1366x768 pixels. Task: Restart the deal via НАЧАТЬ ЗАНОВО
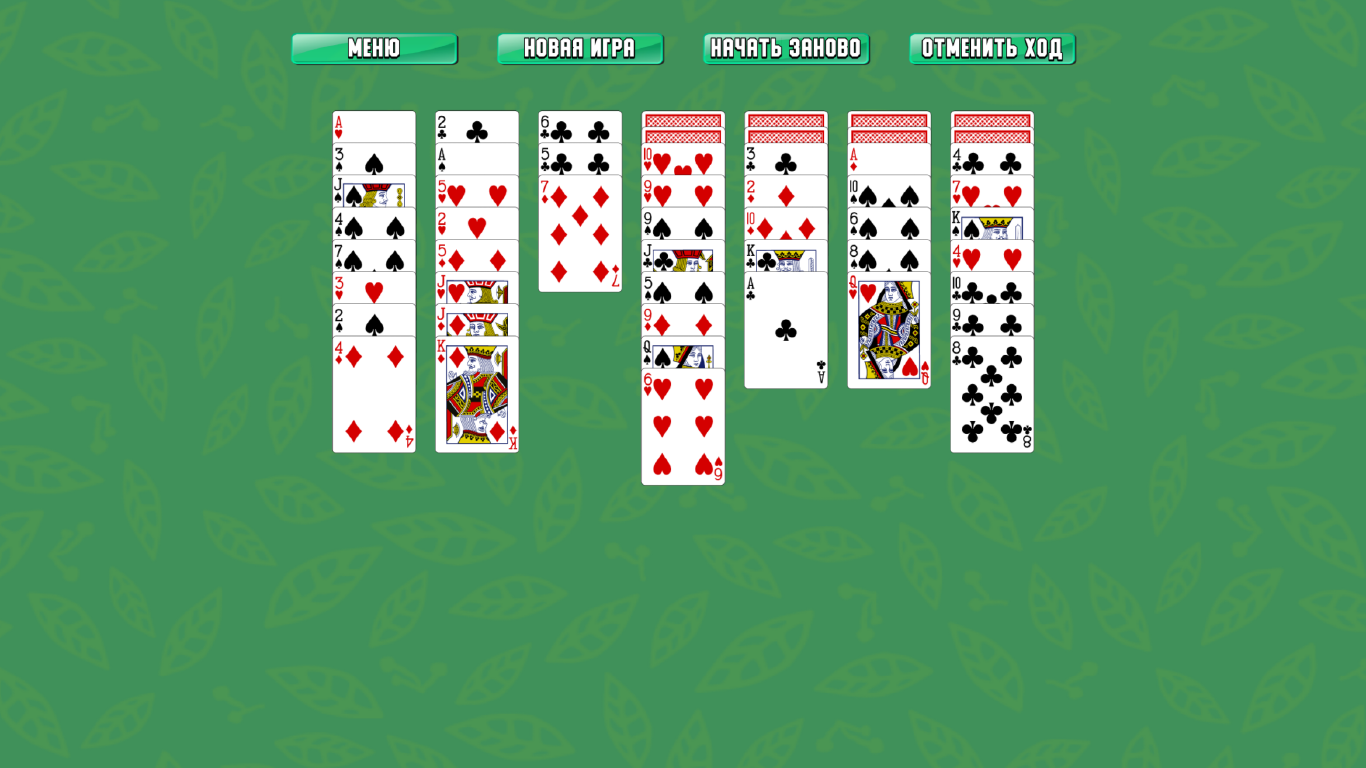coord(786,46)
